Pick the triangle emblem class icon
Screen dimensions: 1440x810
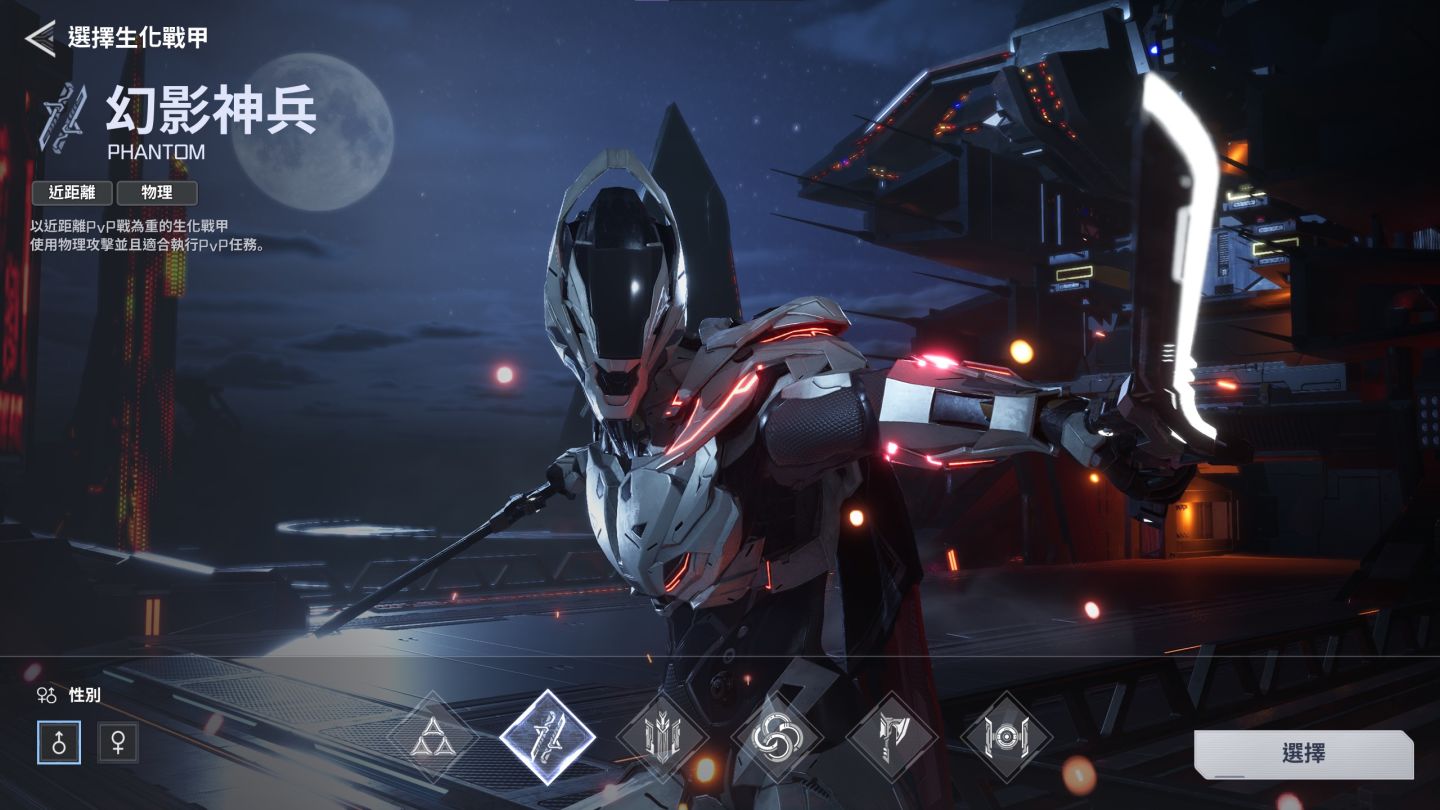434,739
